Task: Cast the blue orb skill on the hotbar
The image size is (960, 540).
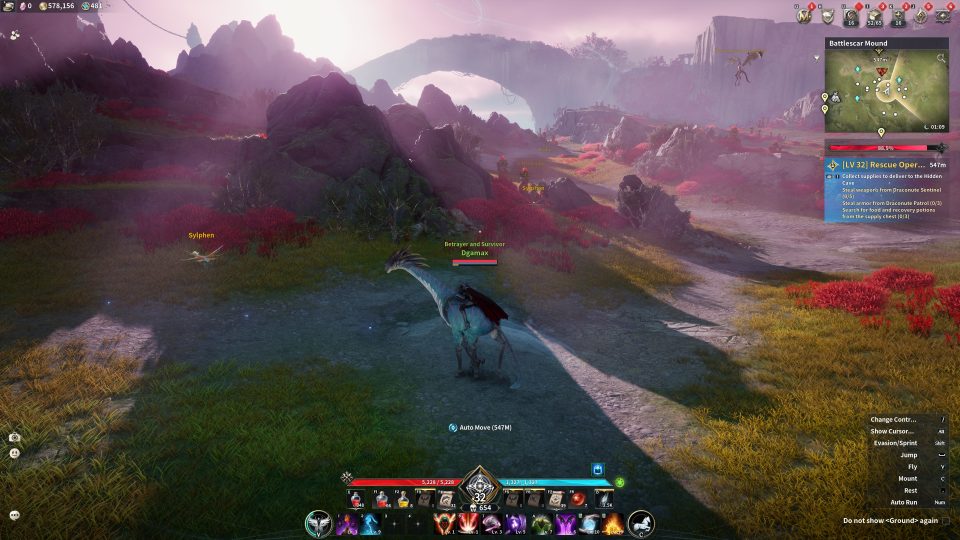Action: coord(590,524)
